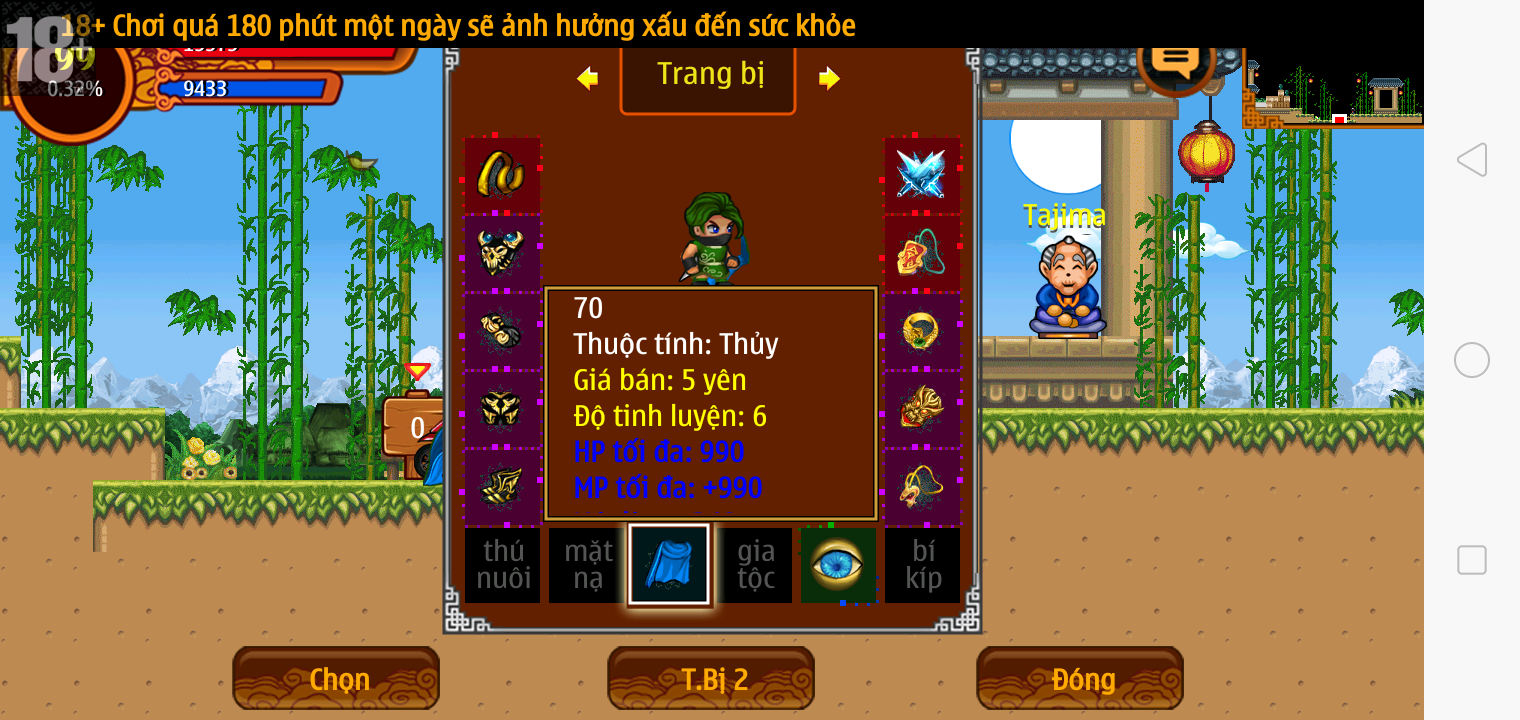Select the blue cape equipment slot
This screenshot has width=1520, height=720.
[669, 565]
